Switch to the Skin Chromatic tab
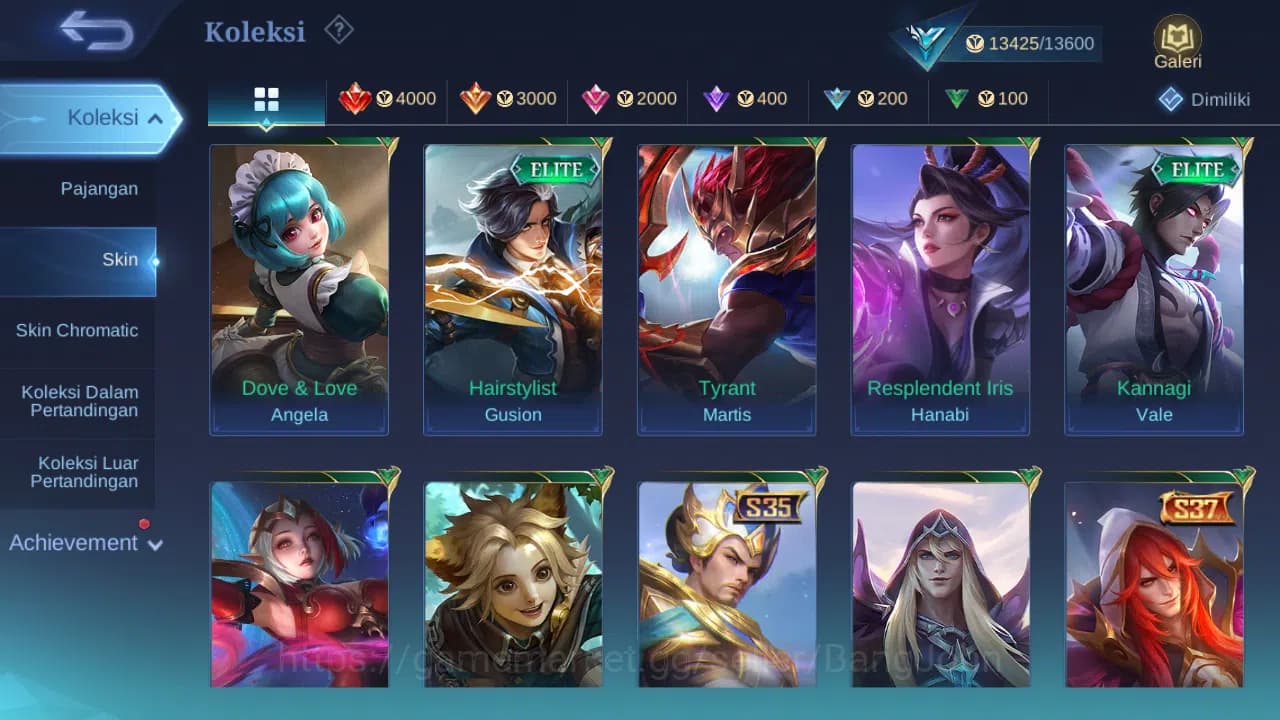1280x720 pixels. tap(78, 330)
